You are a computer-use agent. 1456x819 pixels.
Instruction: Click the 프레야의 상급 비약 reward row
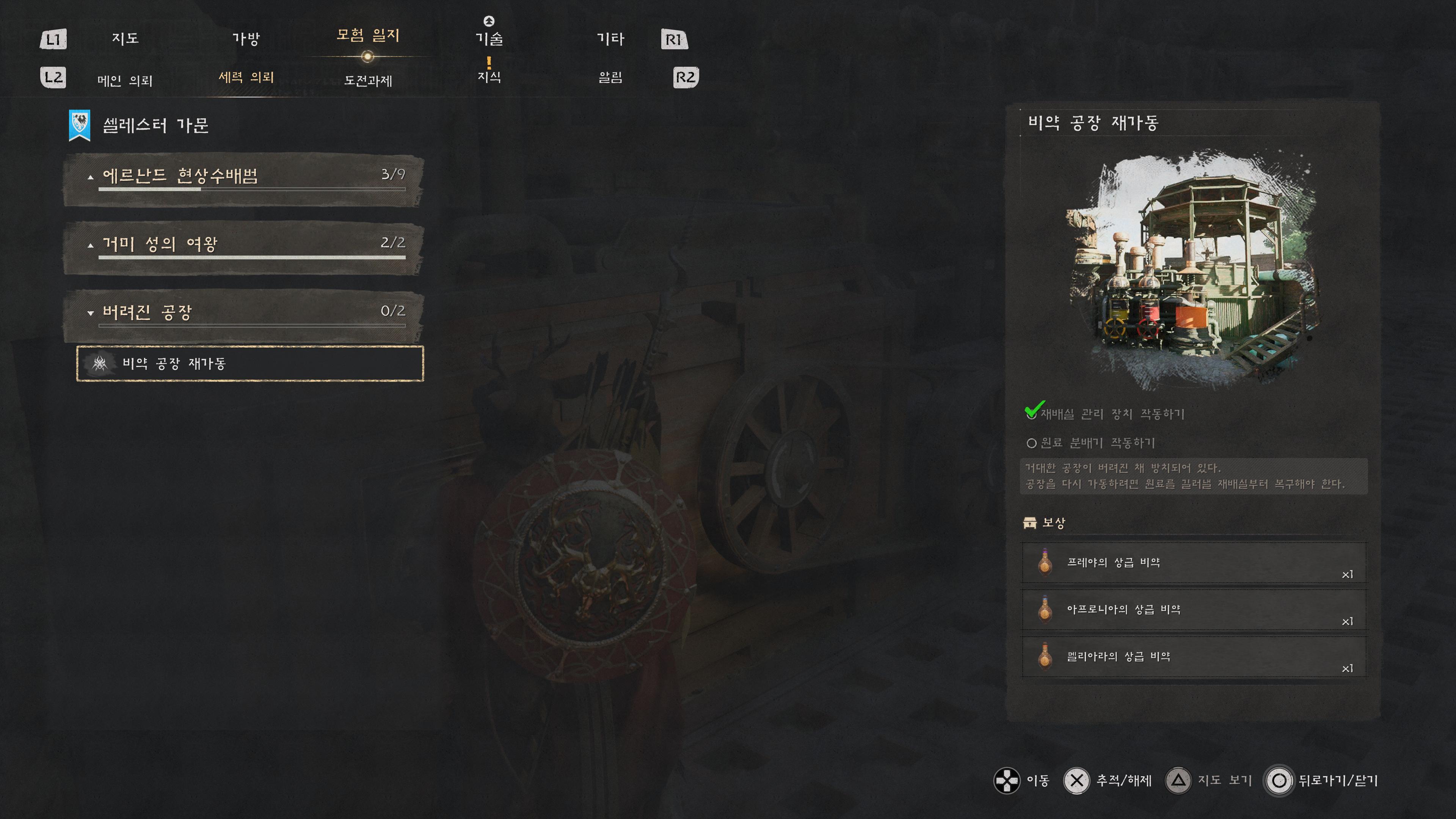coord(1194,563)
